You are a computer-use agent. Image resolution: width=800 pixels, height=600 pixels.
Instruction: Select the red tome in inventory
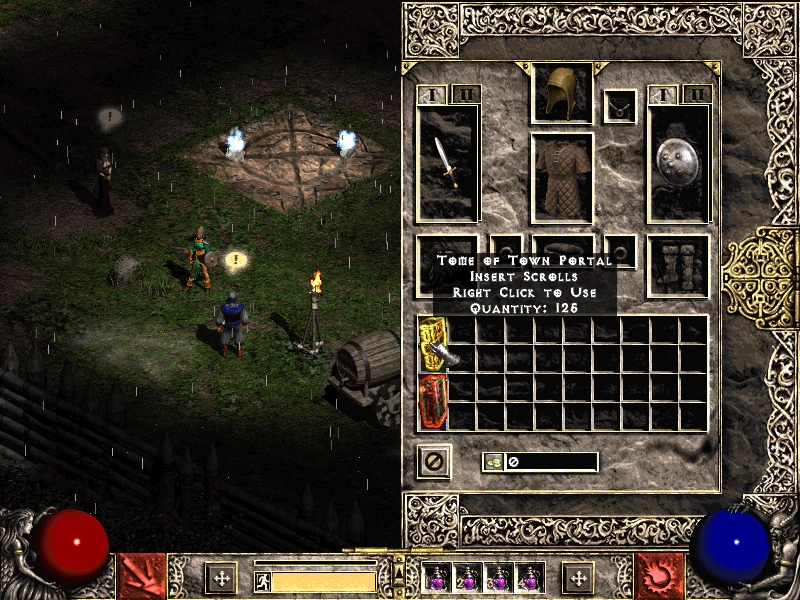click(x=432, y=402)
